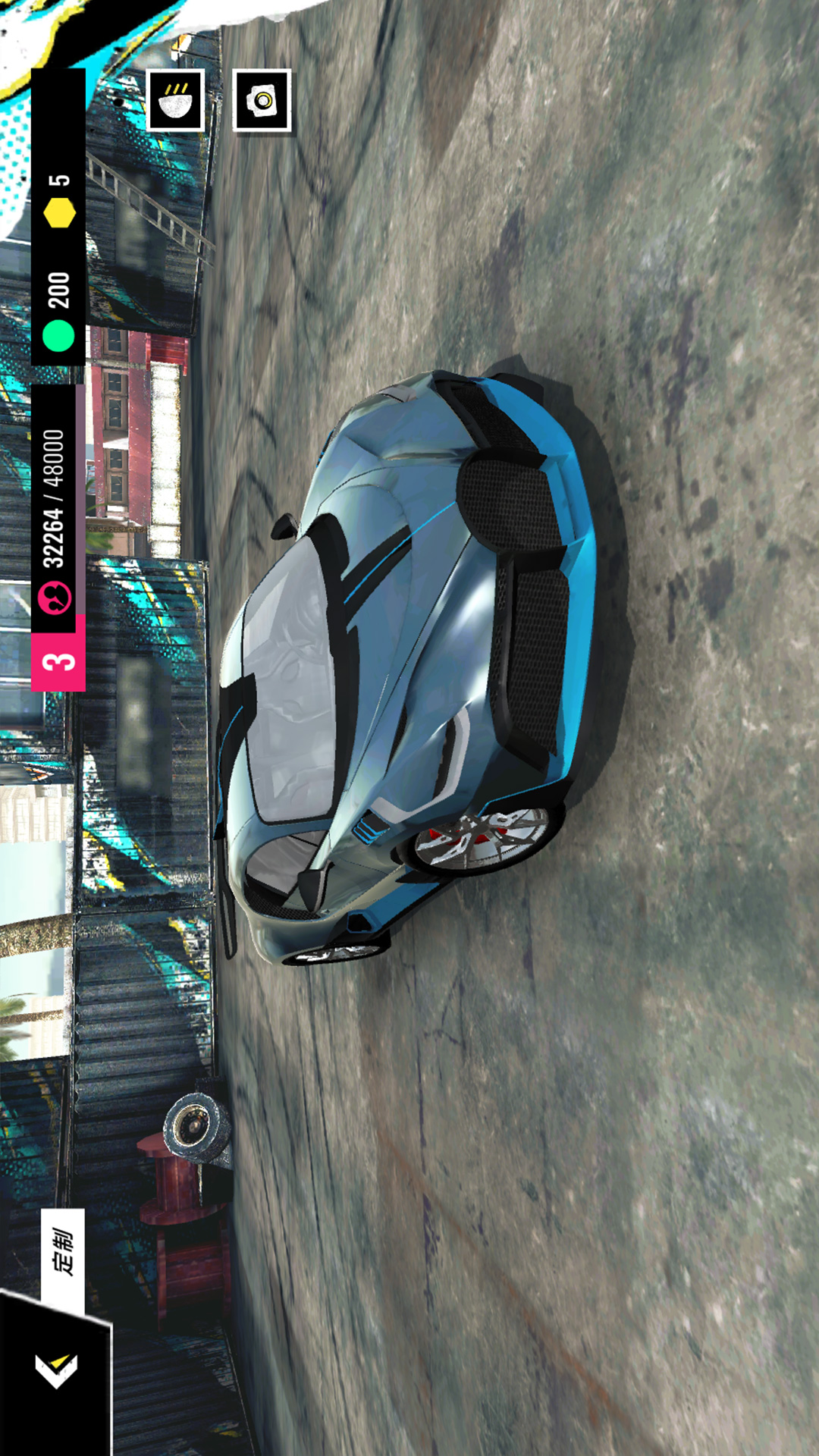Open the pink level 3 reputation badge
819x1456 pixels.
tap(58, 653)
